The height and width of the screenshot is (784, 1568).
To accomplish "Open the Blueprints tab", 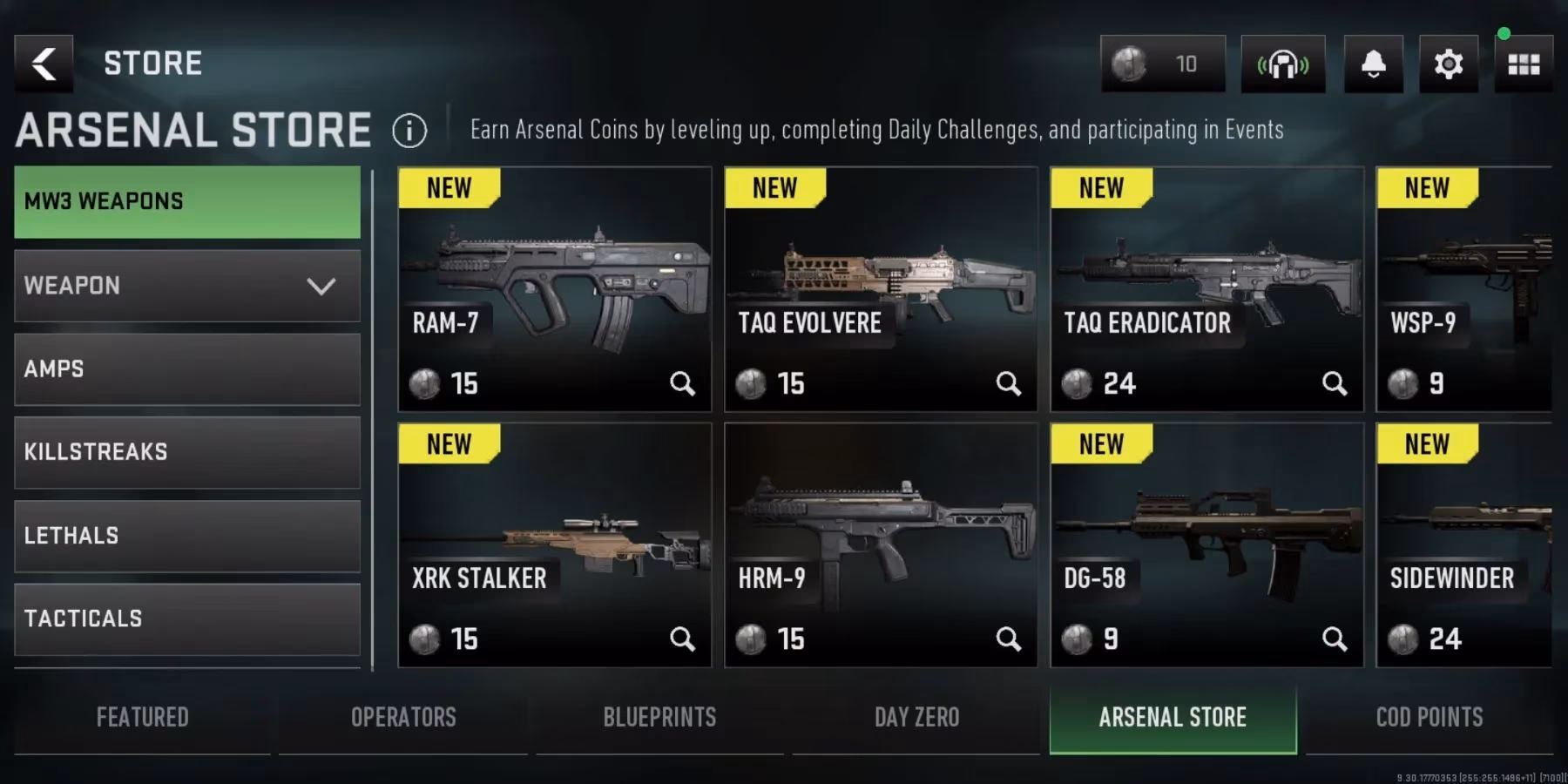I will click(x=659, y=717).
